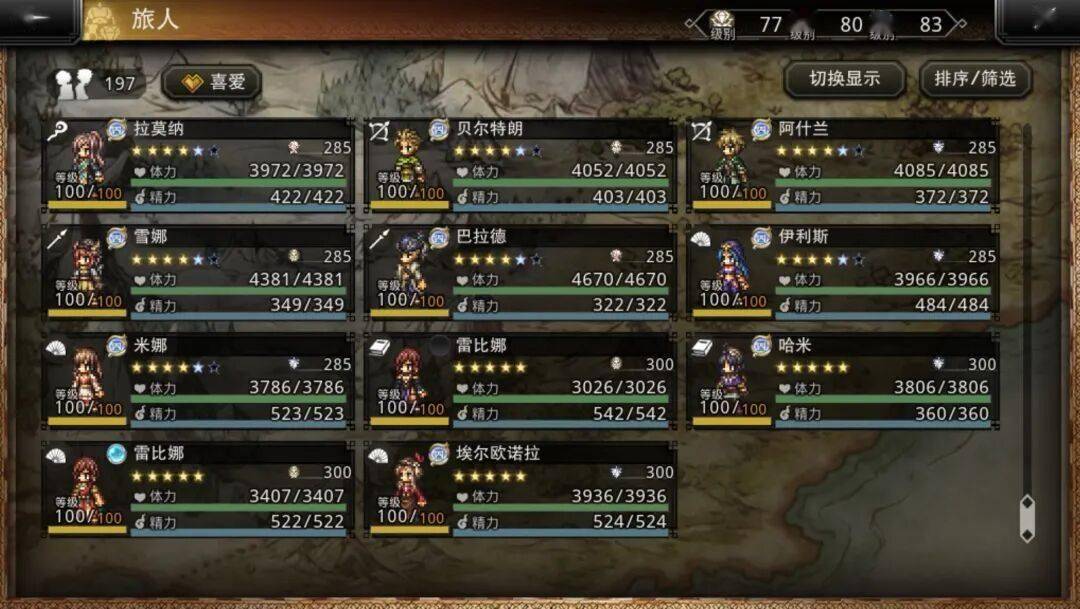Choose 雷比娜 with 3026 health
The width and height of the screenshot is (1080, 609).
click(520, 381)
